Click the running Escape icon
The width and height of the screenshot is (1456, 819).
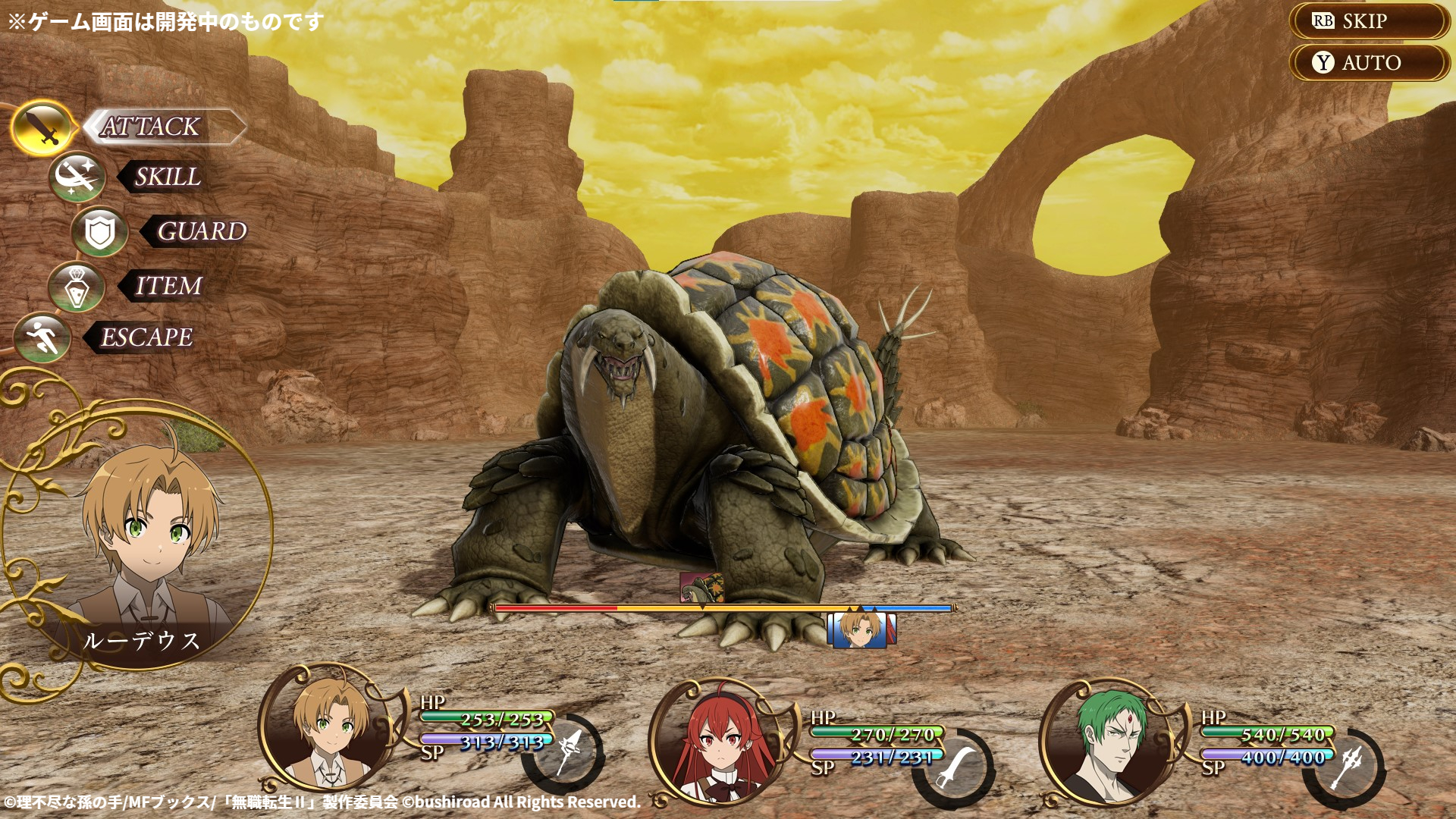[x=43, y=338]
